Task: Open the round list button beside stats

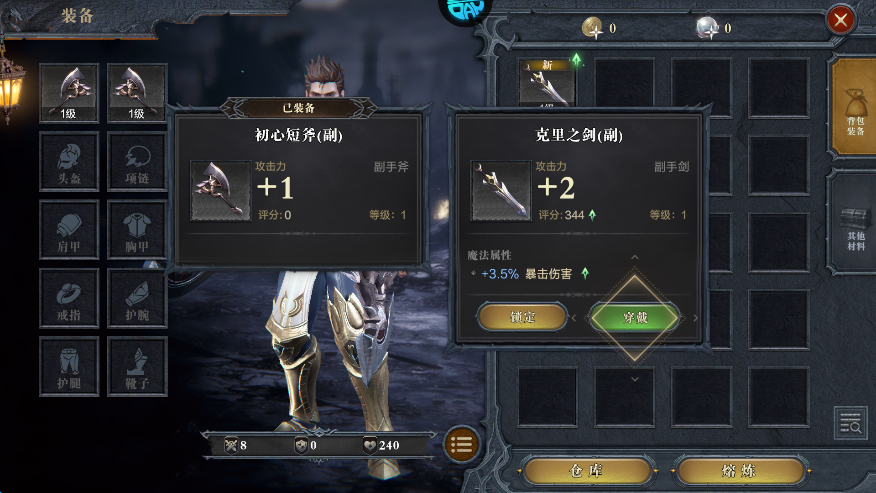Action: click(x=461, y=445)
